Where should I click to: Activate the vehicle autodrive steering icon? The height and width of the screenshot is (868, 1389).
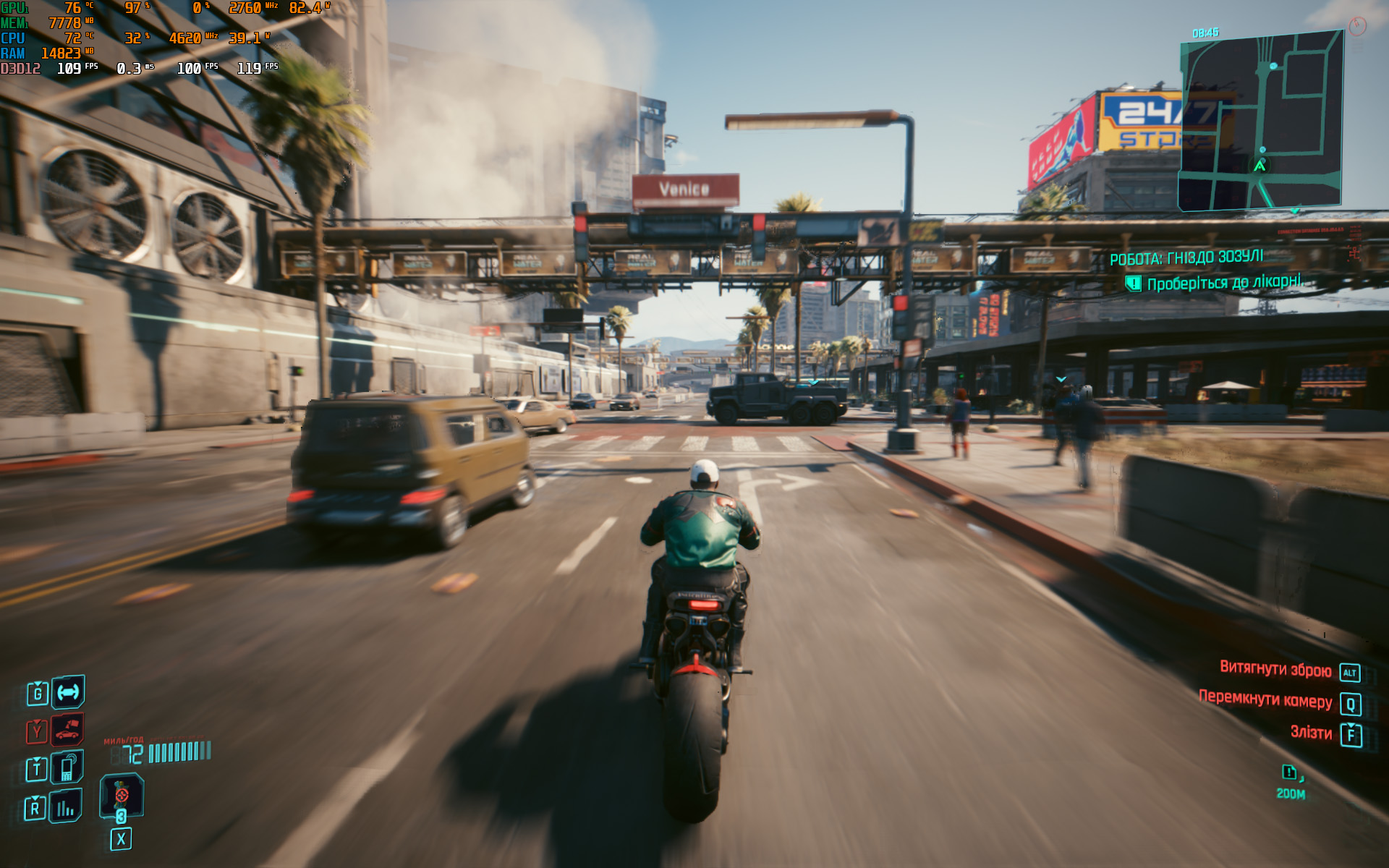click(68, 692)
